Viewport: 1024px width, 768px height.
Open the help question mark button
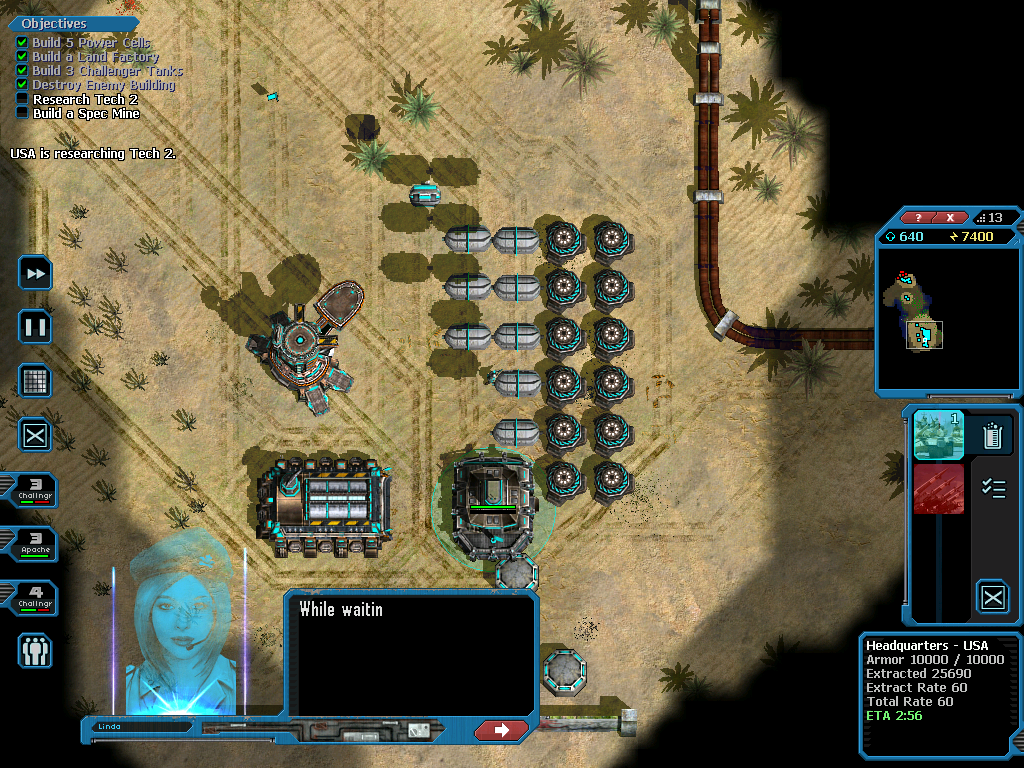click(920, 218)
